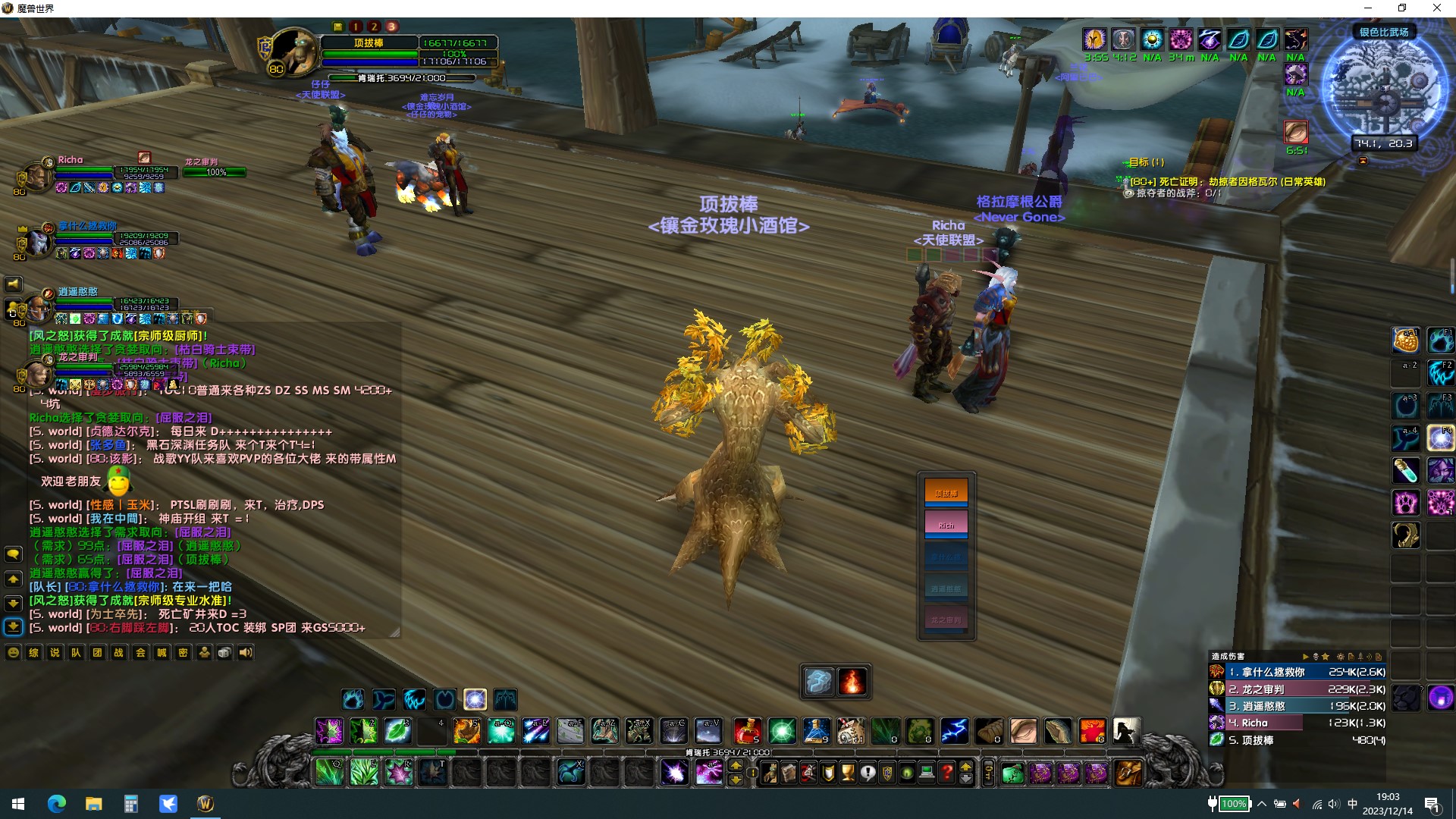Open the green backpack bag slot
The image size is (1456, 819).
[1012, 773]
